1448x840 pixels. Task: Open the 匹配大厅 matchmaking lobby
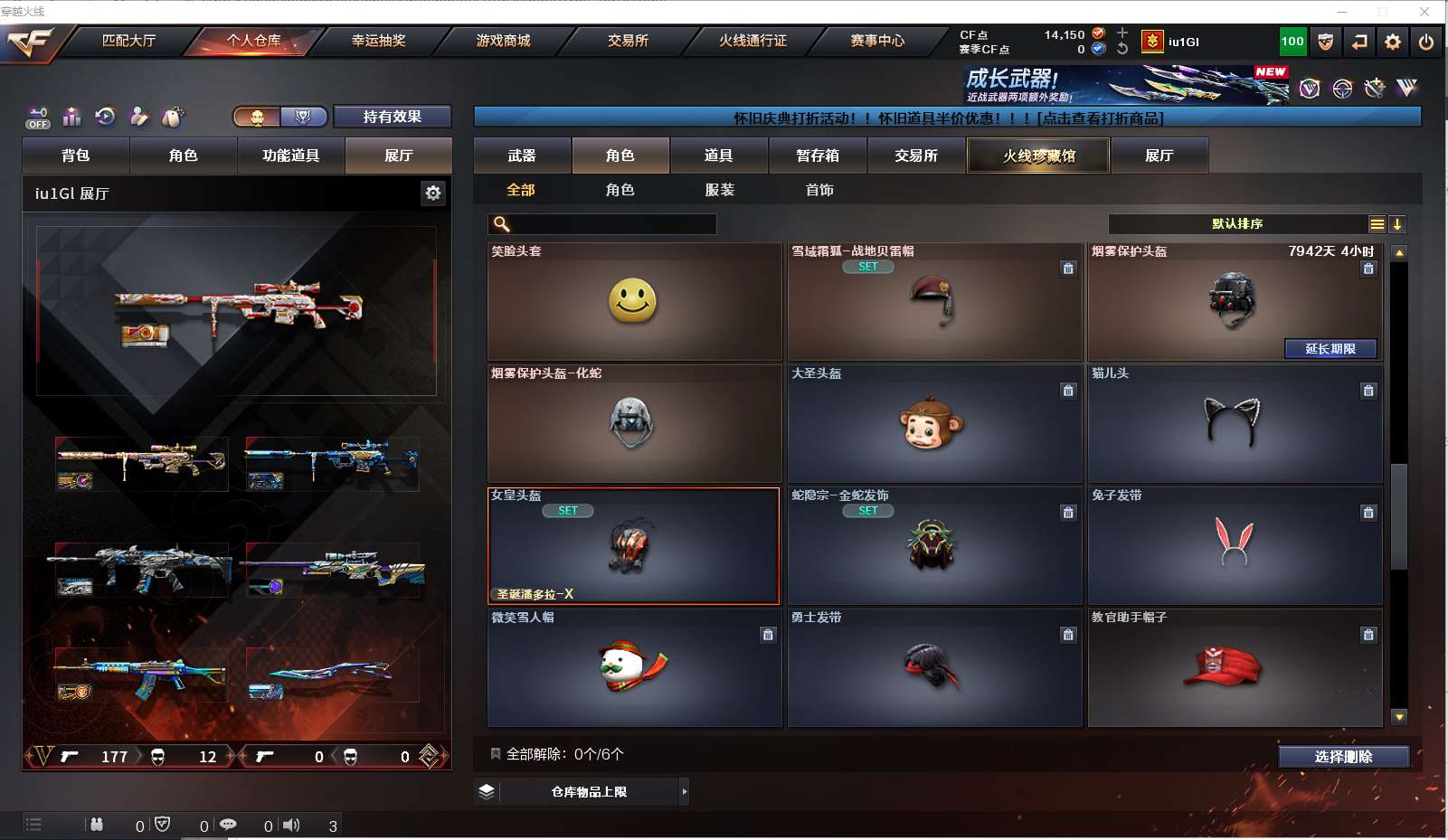tap(128, 41)
